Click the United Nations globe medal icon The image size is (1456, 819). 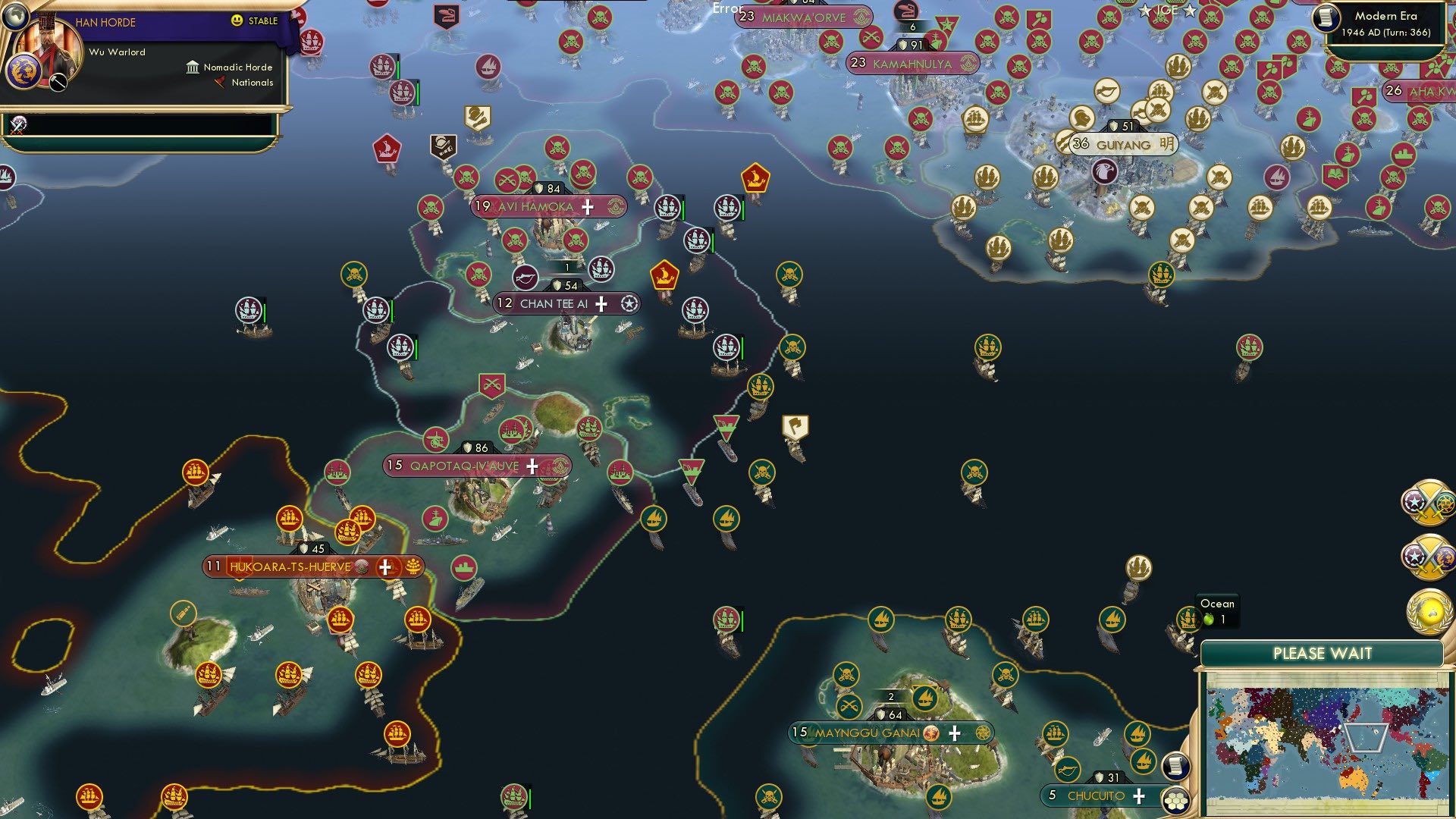[x=1430, y=610]
